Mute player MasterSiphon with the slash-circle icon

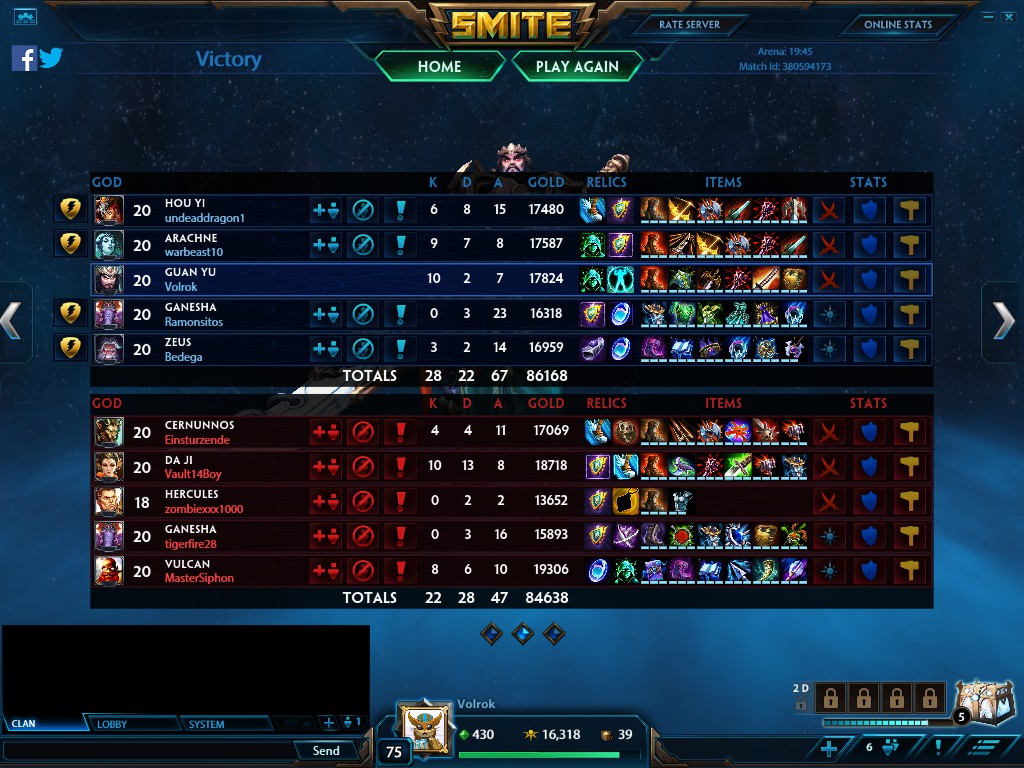362,571
